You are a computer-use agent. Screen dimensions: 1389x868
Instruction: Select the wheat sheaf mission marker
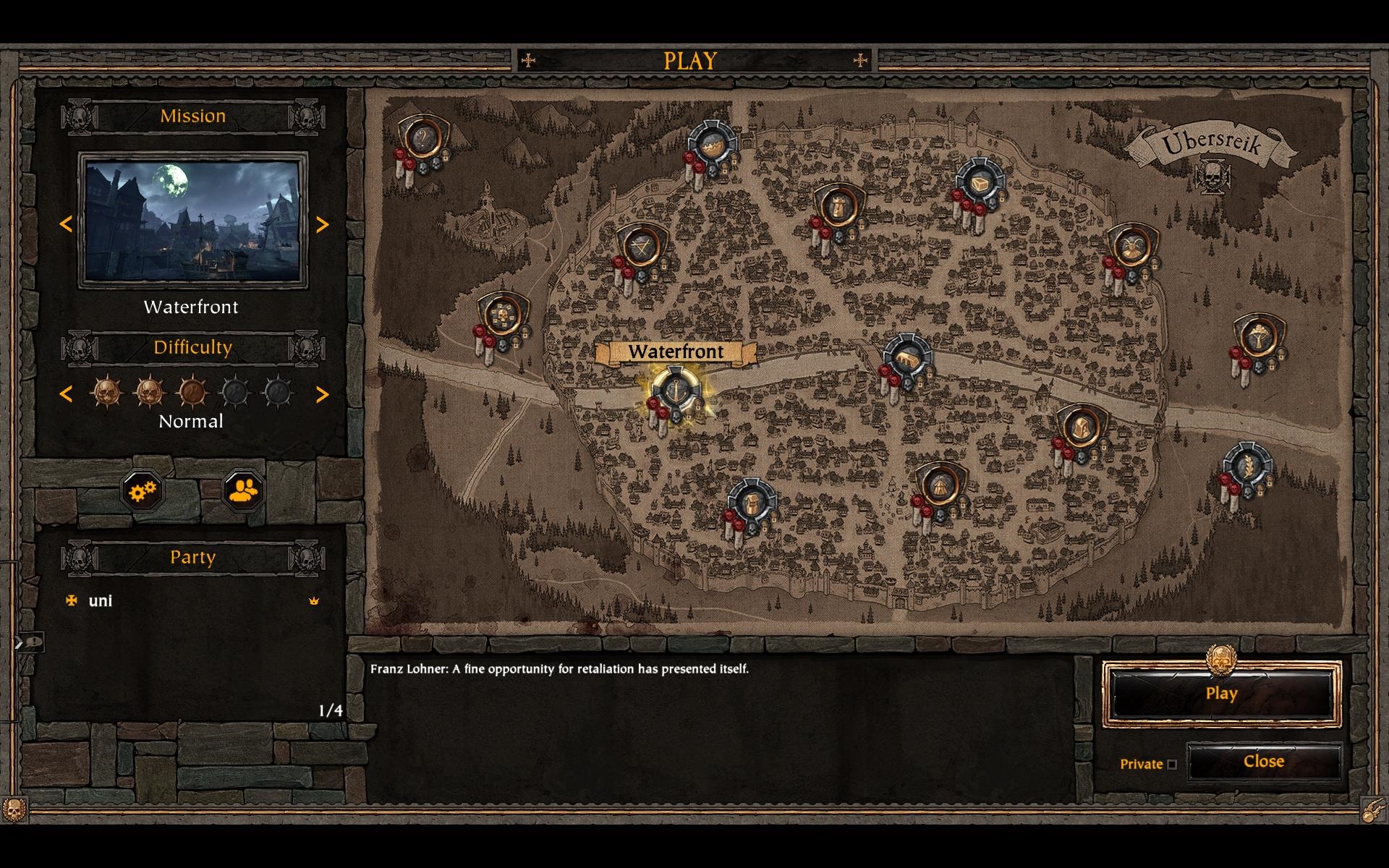point(1247,466)
